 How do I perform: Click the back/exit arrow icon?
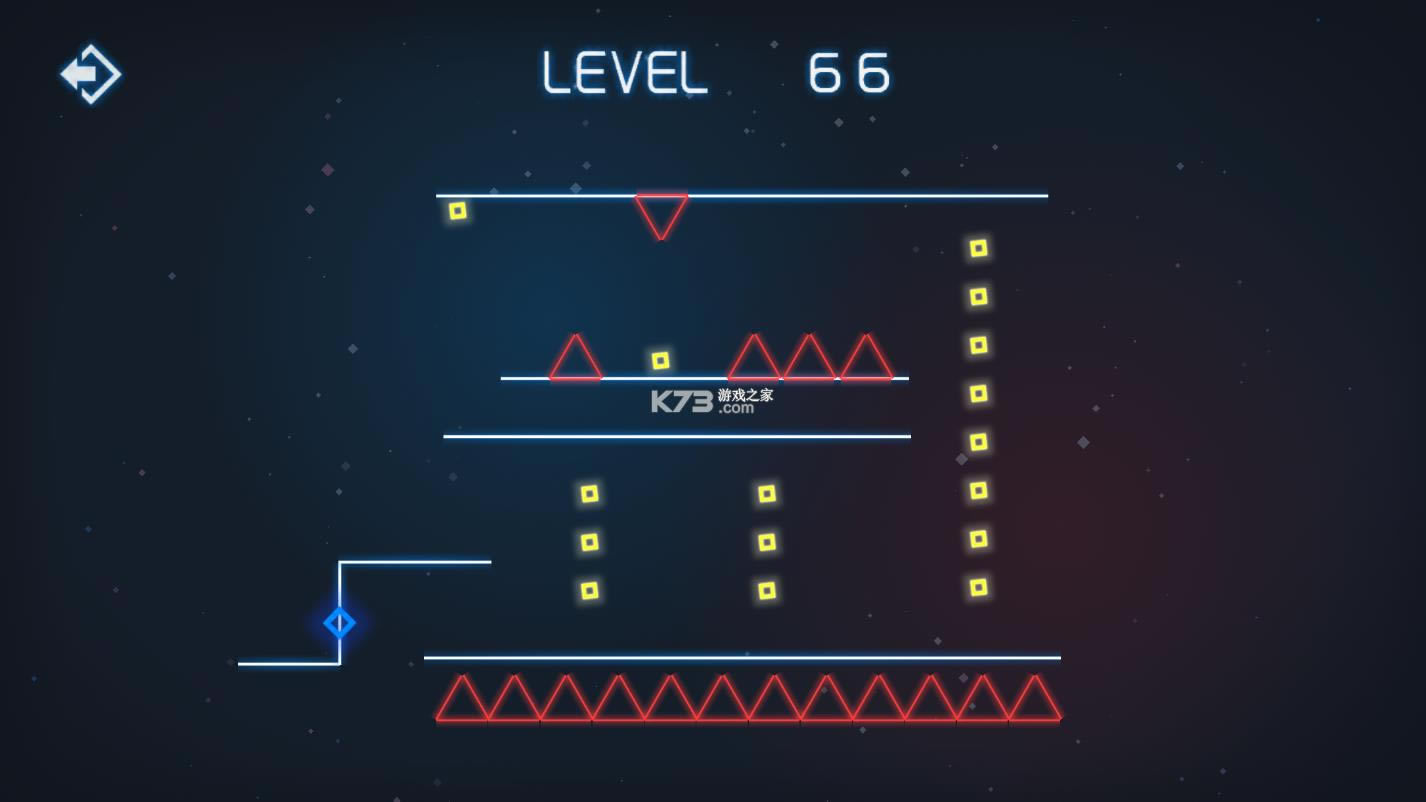[x=90, y=72]
